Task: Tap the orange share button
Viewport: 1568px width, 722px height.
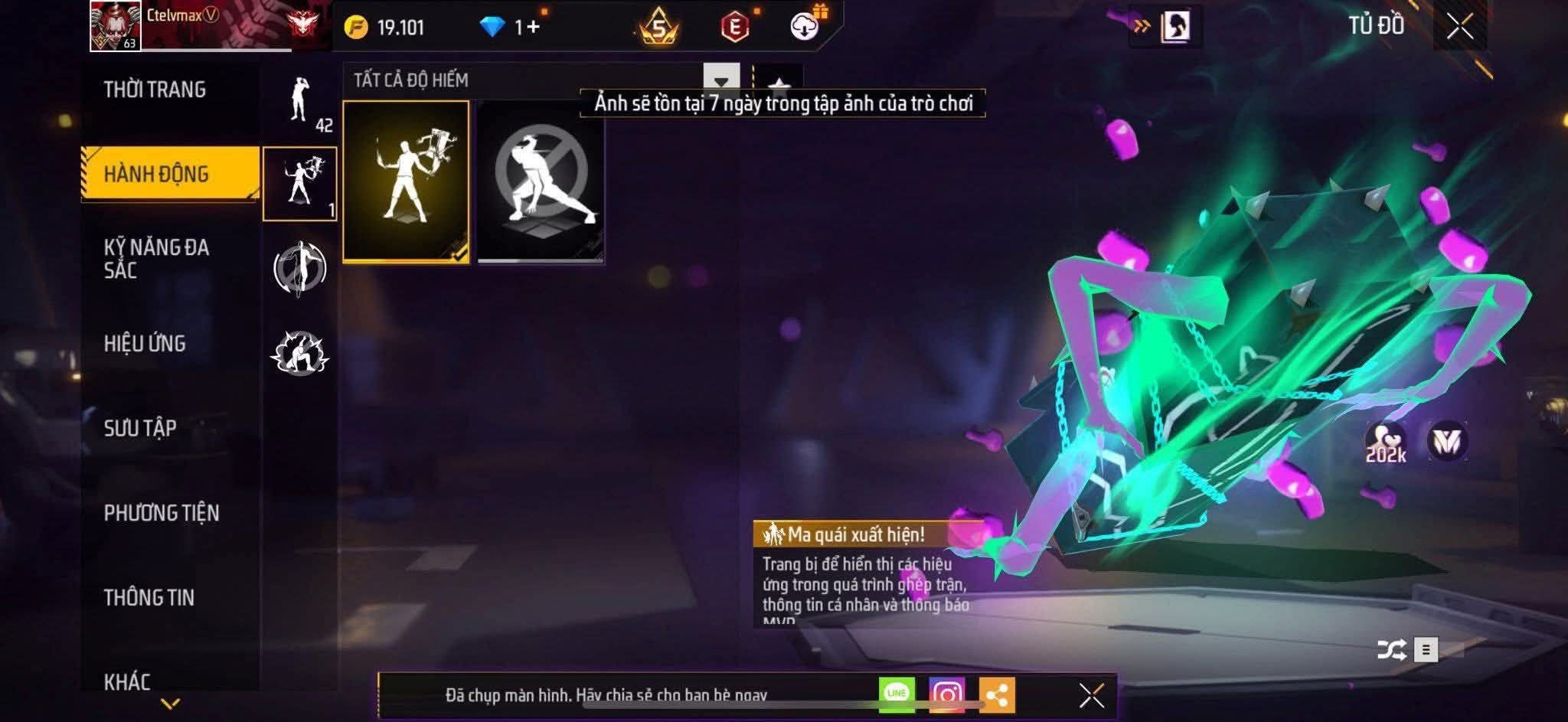Action: [996, 694]
